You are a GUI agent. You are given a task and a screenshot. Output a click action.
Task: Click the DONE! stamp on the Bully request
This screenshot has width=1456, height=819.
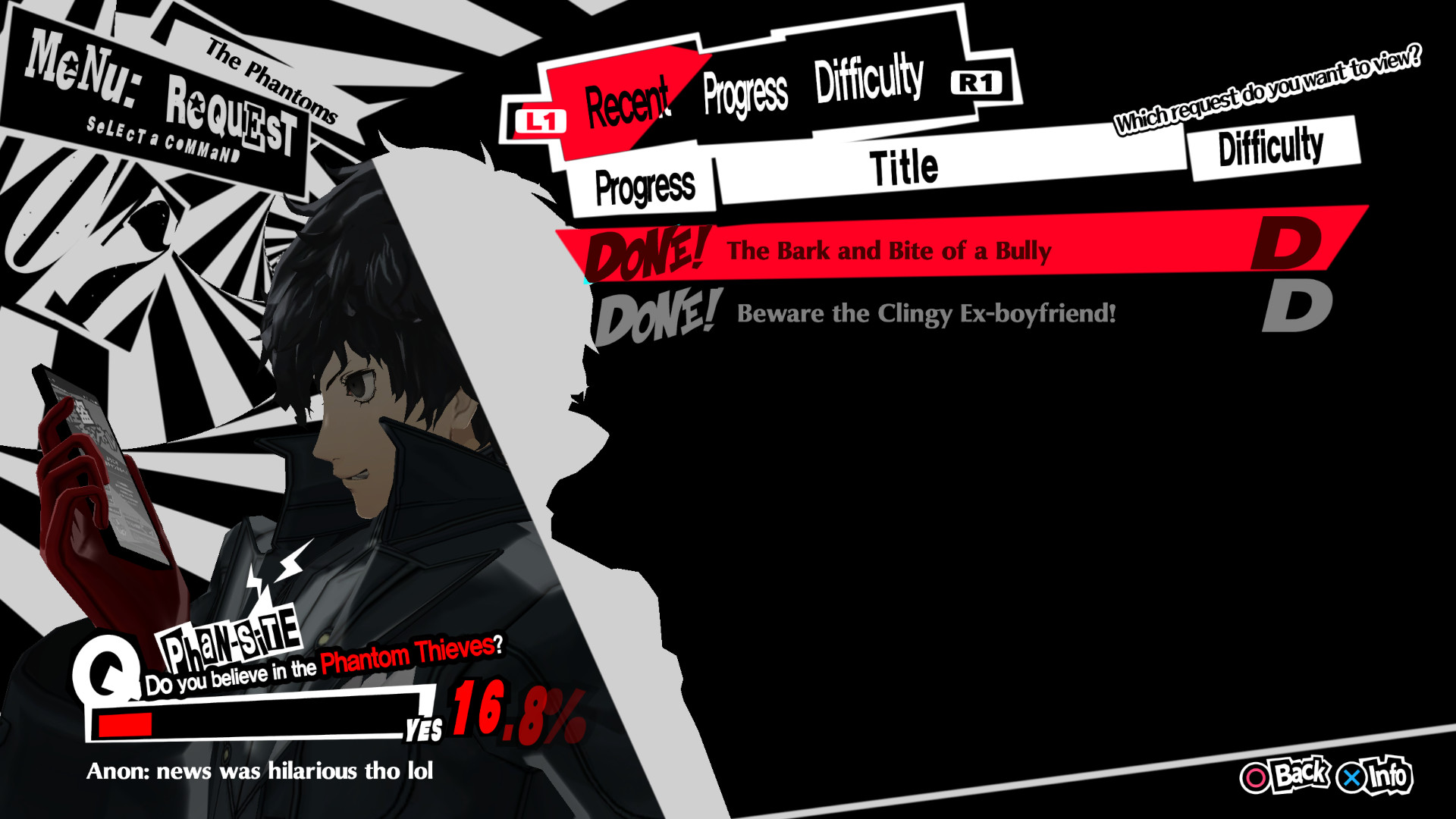click(645, 252)
